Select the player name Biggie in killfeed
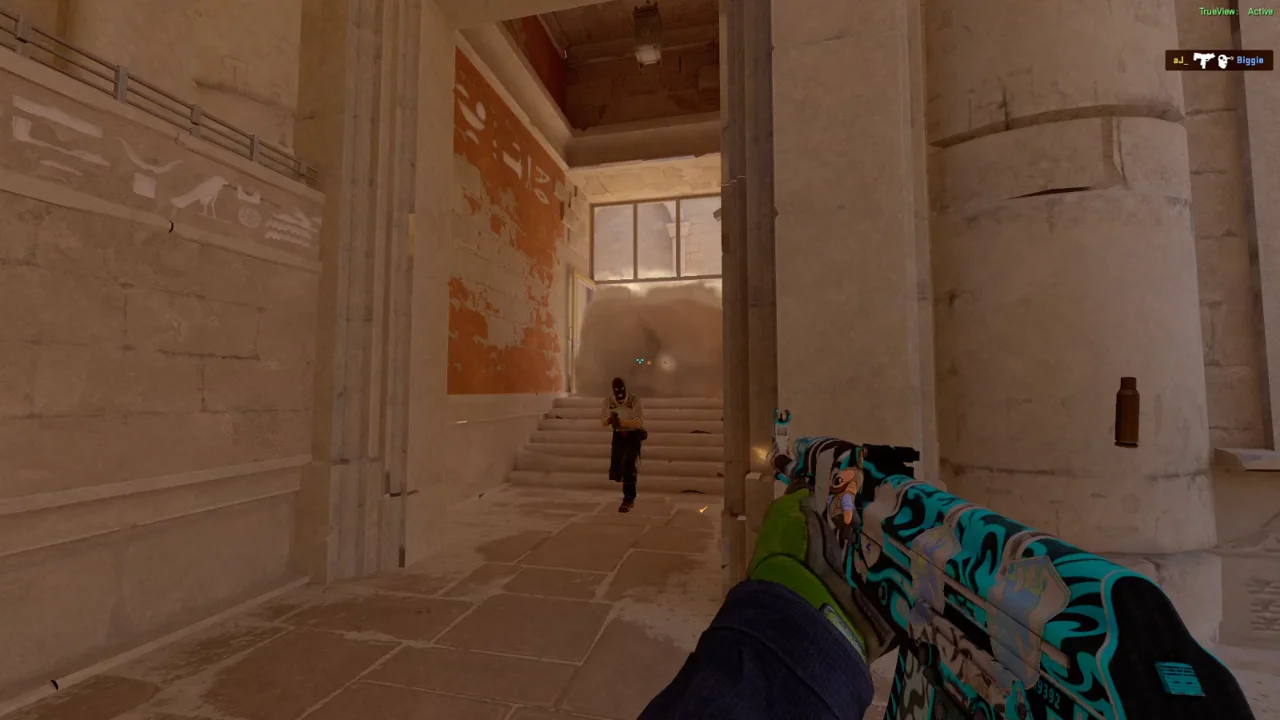Screen dimensions: 1280x720 1250,60
